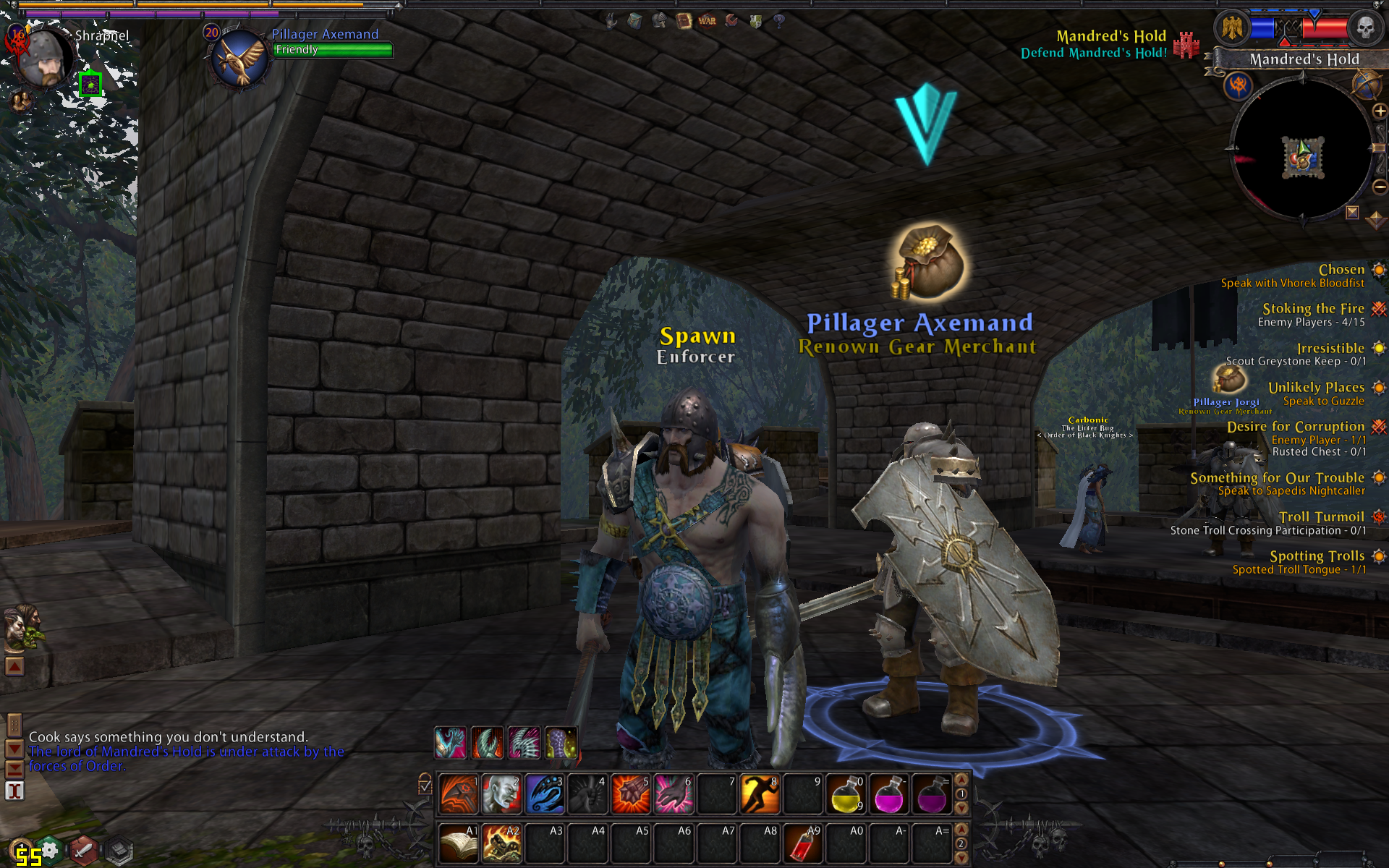Open the guild shield icon
The width and height of the screenshot is (1389, 868).
click(x=755, y=21)
